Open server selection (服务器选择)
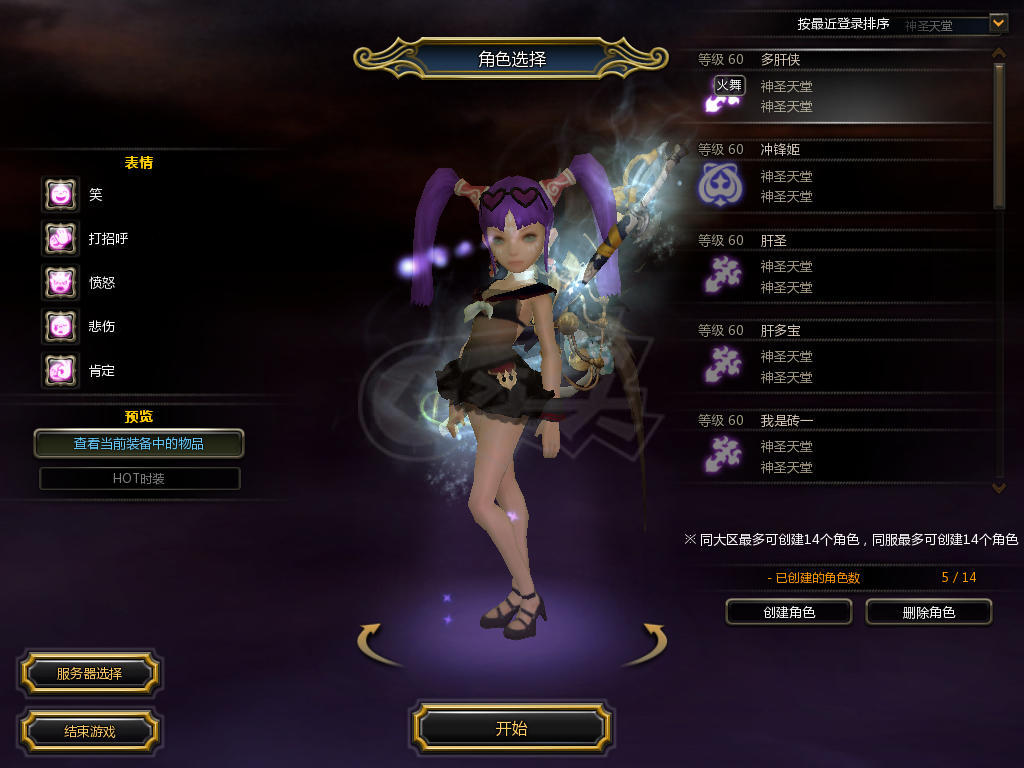Viewport: 1024px width, 768px height. coord(89,674)
